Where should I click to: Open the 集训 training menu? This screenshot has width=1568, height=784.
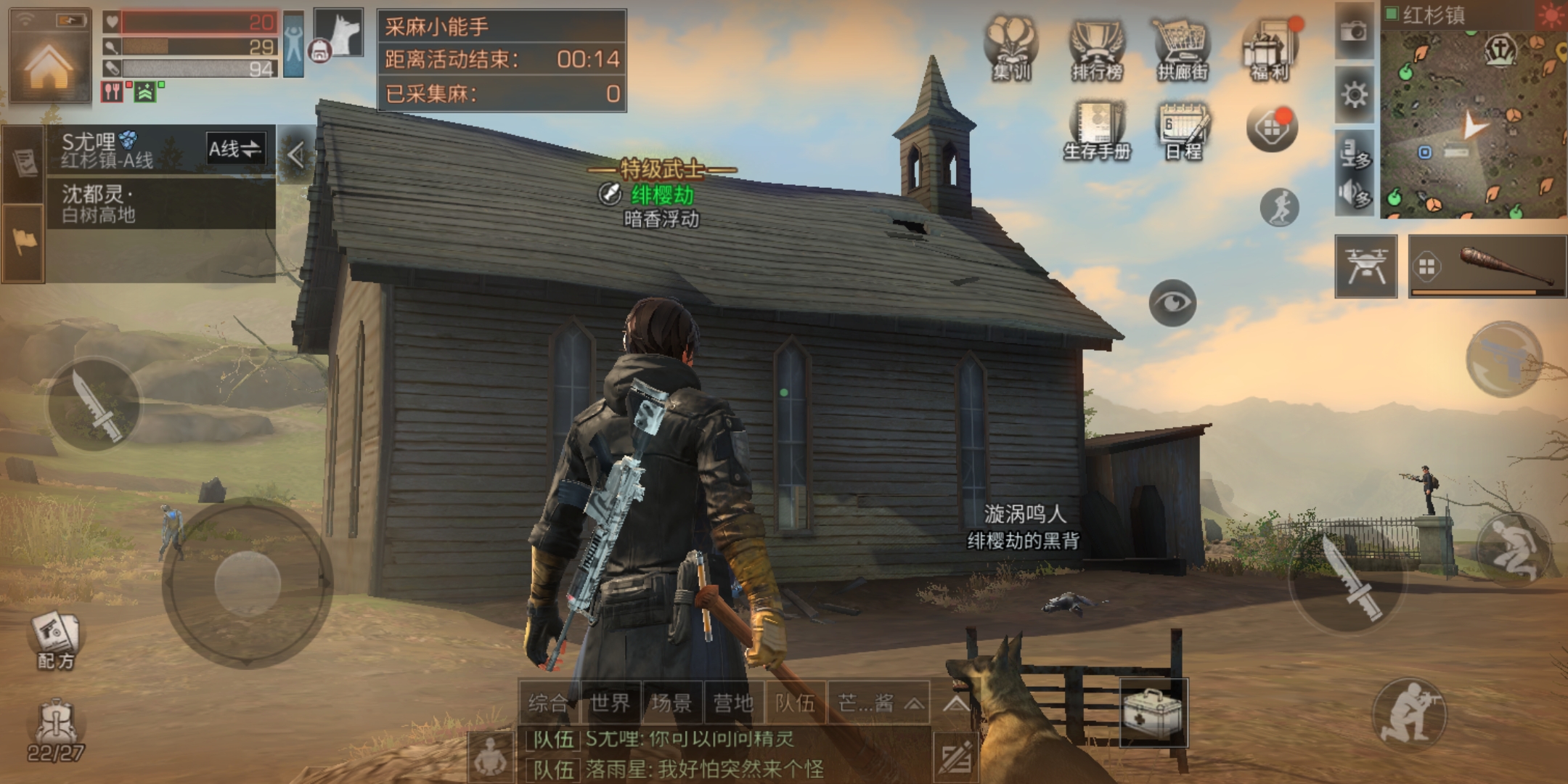pos(1011,48)
